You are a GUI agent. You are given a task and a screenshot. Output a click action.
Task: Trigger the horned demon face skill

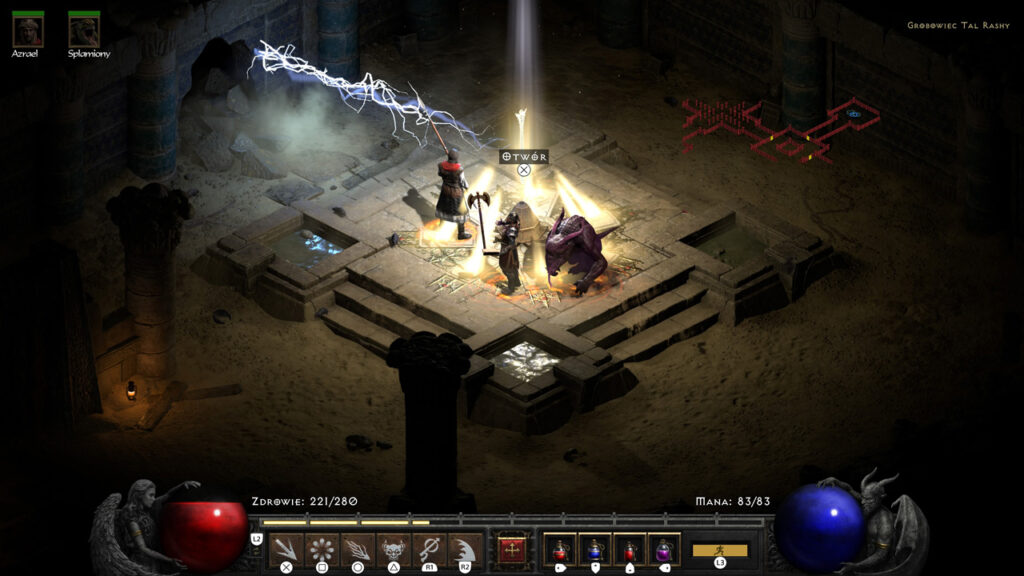tap(393, 550)
